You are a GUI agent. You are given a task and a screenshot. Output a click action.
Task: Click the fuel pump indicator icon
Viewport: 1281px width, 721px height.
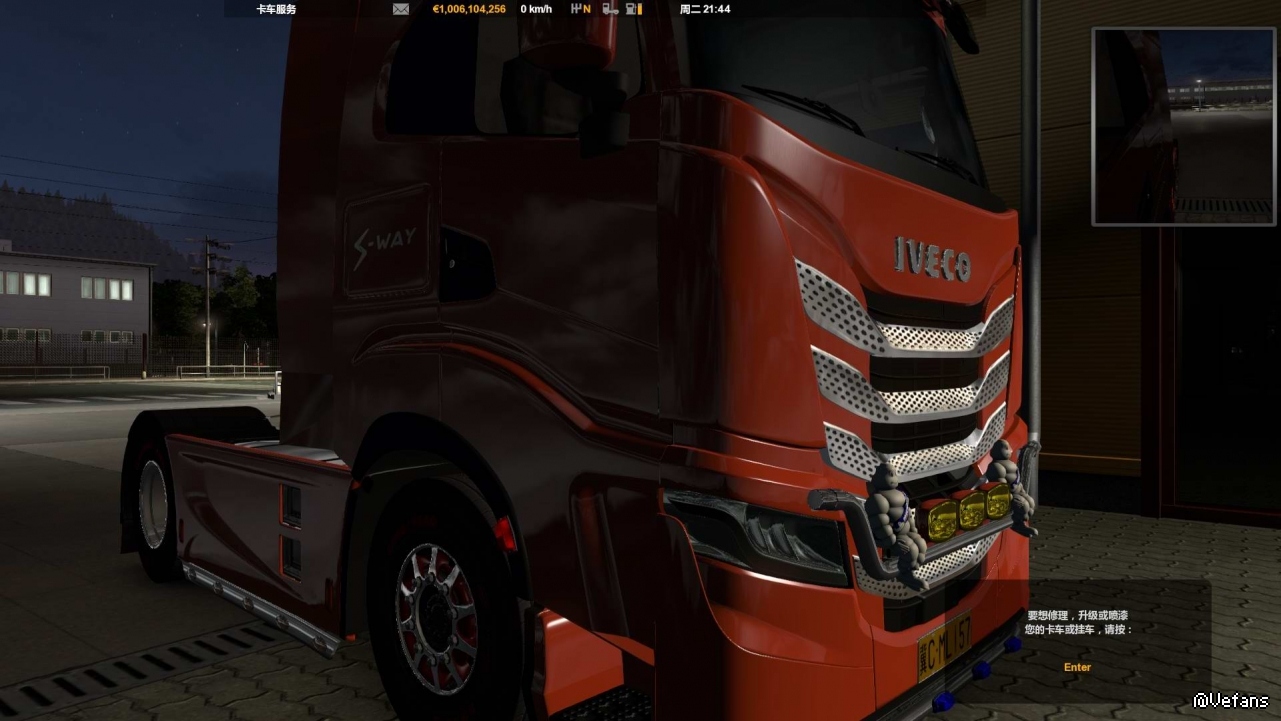[633, 9]
